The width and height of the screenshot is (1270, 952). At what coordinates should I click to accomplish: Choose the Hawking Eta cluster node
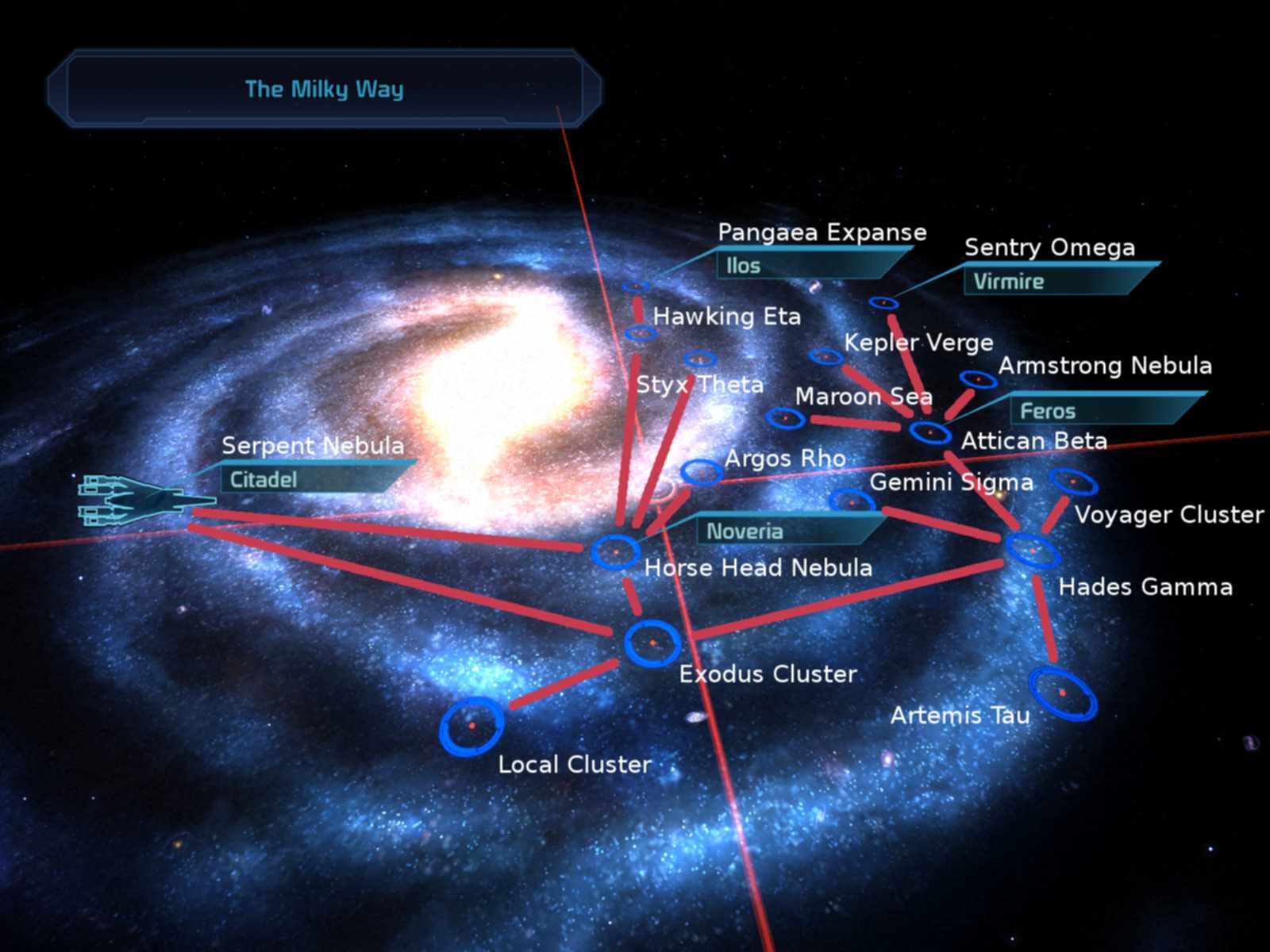[x=641, y=333]
